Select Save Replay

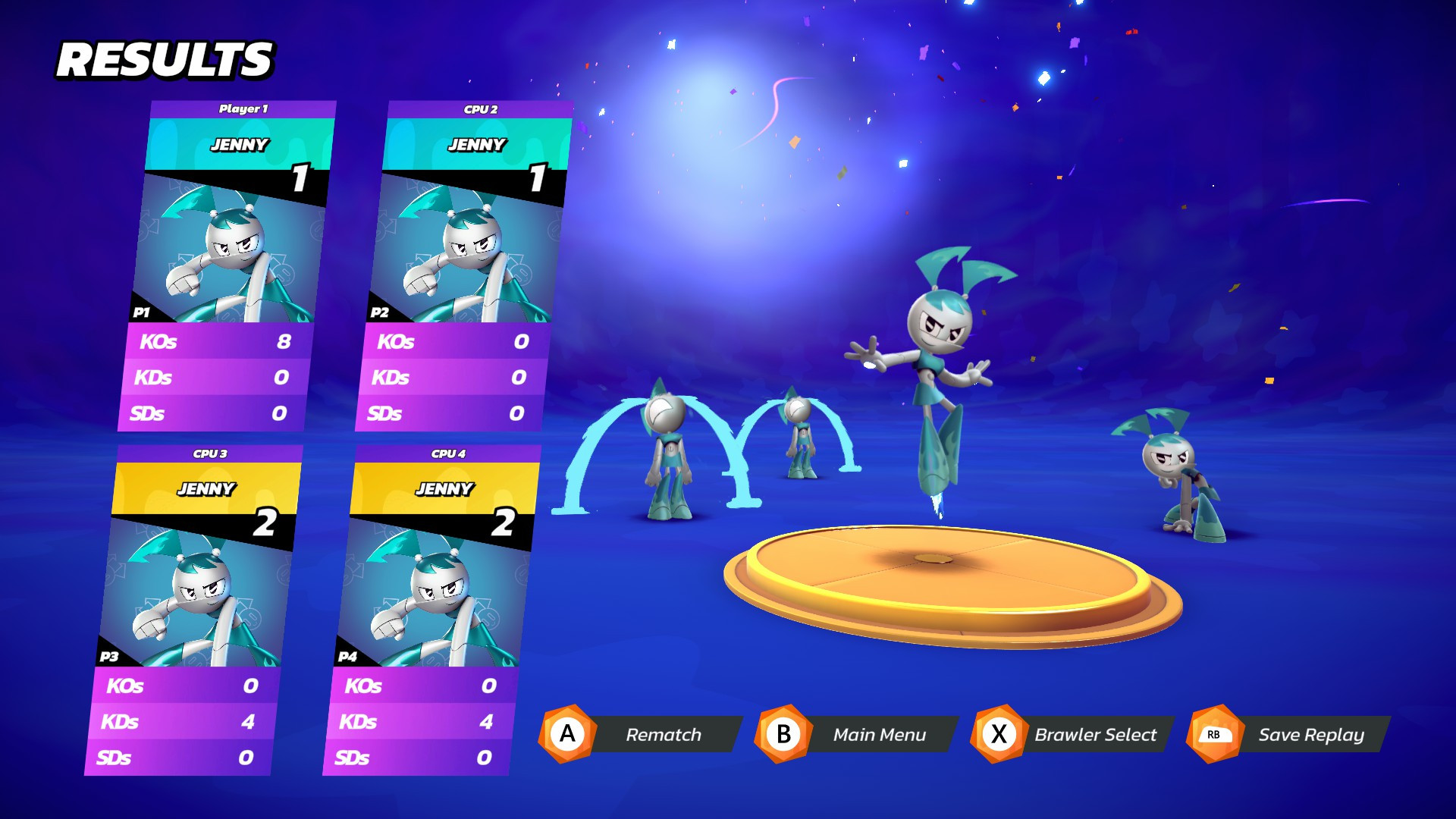(1311, 734)
